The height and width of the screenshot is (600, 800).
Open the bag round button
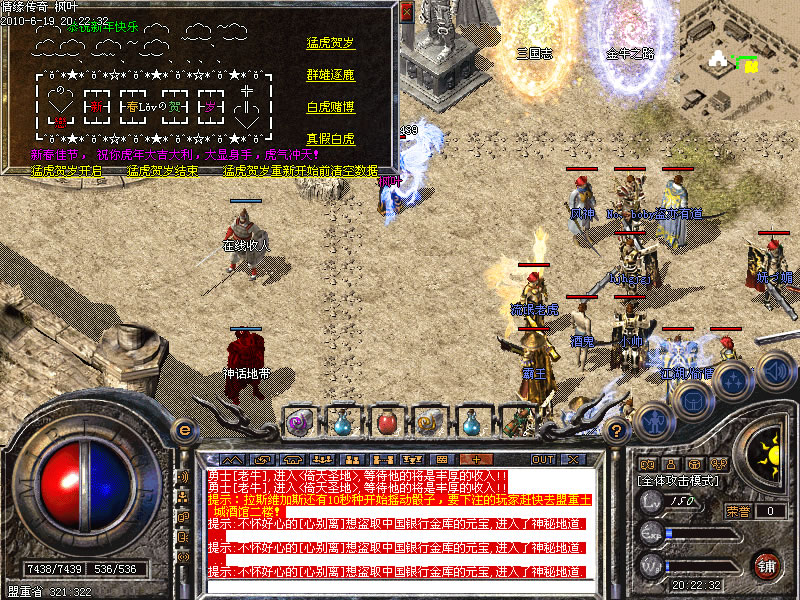[691, 398]
